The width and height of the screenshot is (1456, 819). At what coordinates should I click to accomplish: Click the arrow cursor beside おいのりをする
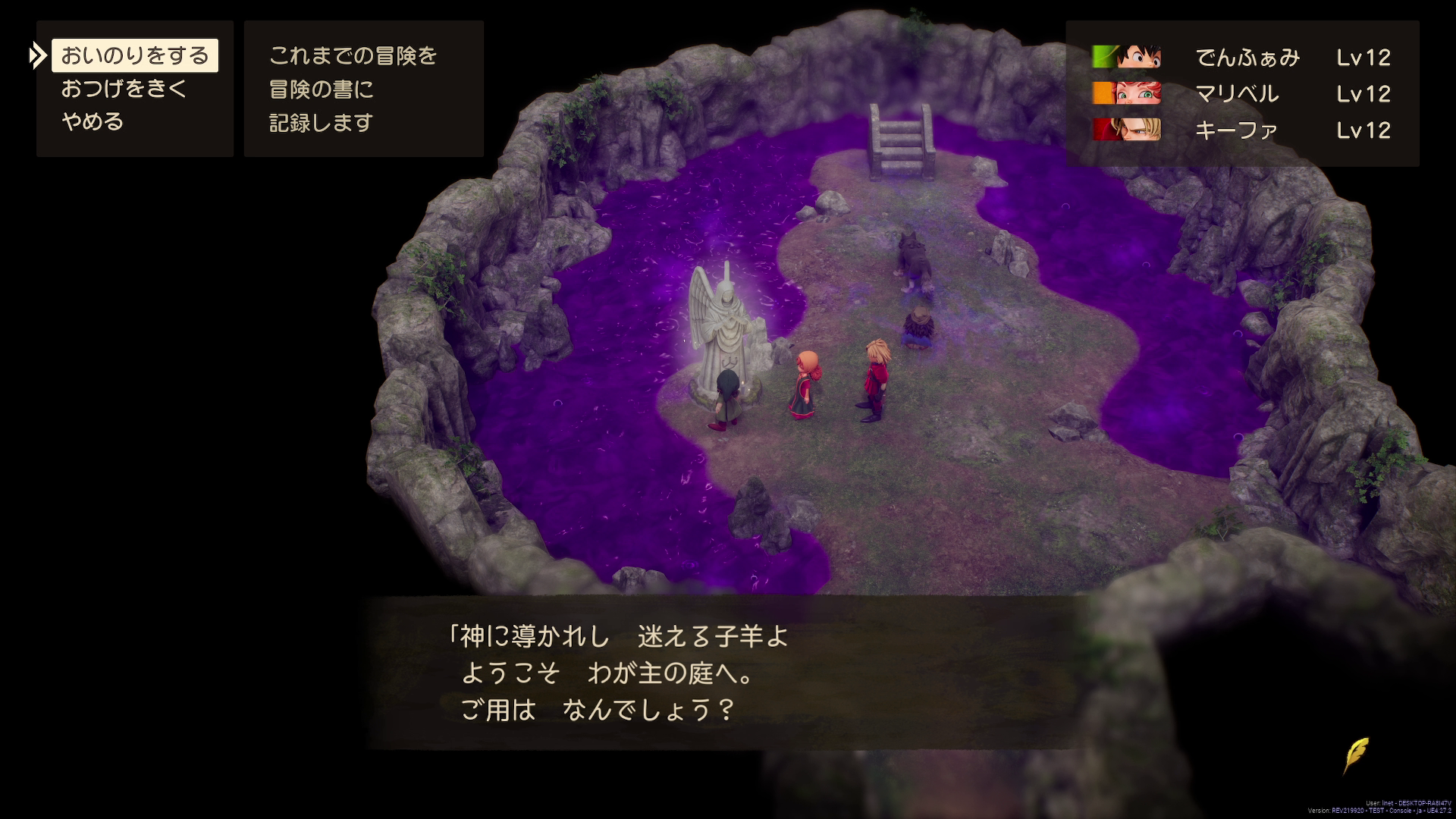pos(38,55)
